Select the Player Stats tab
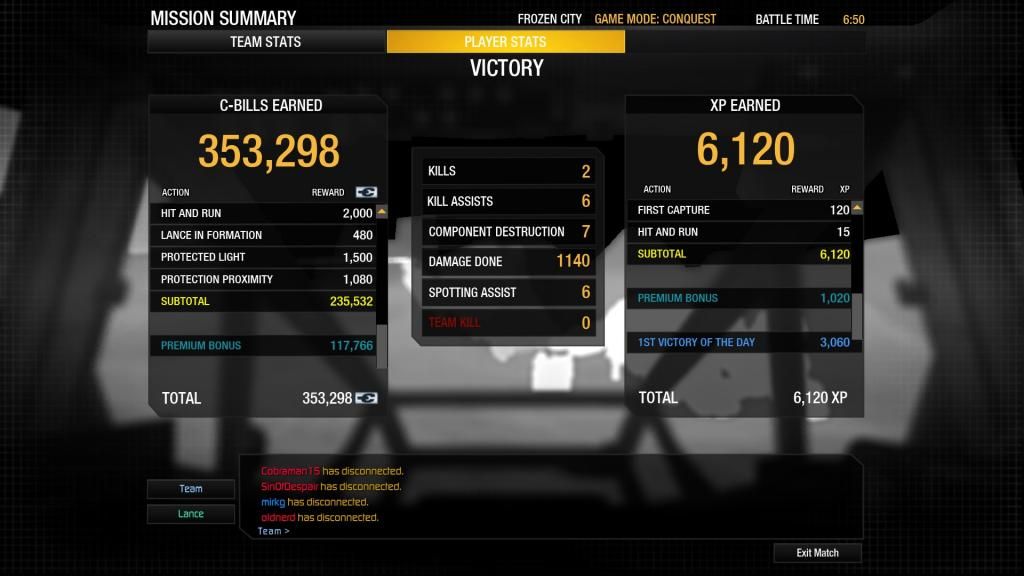This screenshot has height=576, width=1024. 505,42
